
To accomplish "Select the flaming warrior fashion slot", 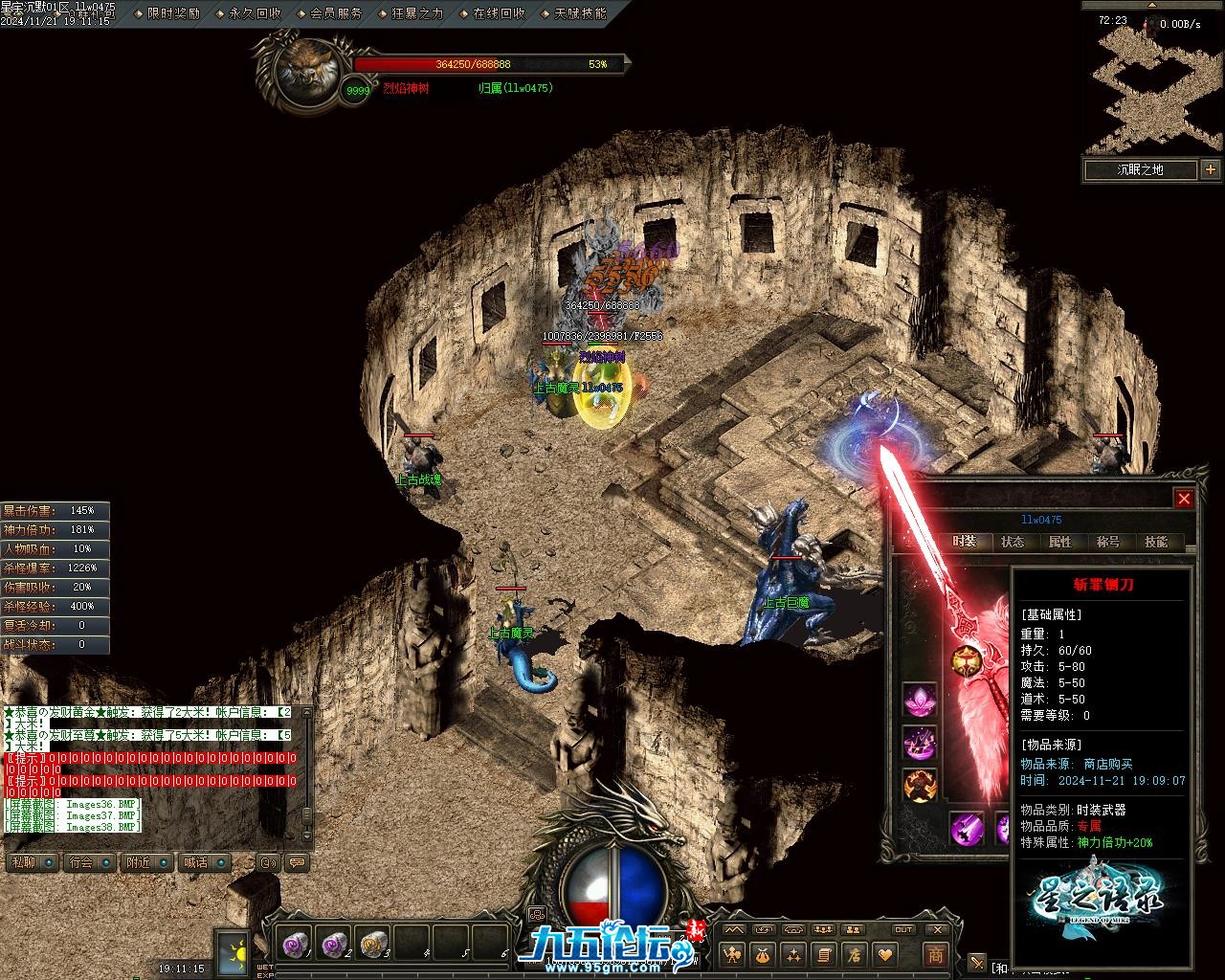I will pyautogui.click(x=920, y=784).
